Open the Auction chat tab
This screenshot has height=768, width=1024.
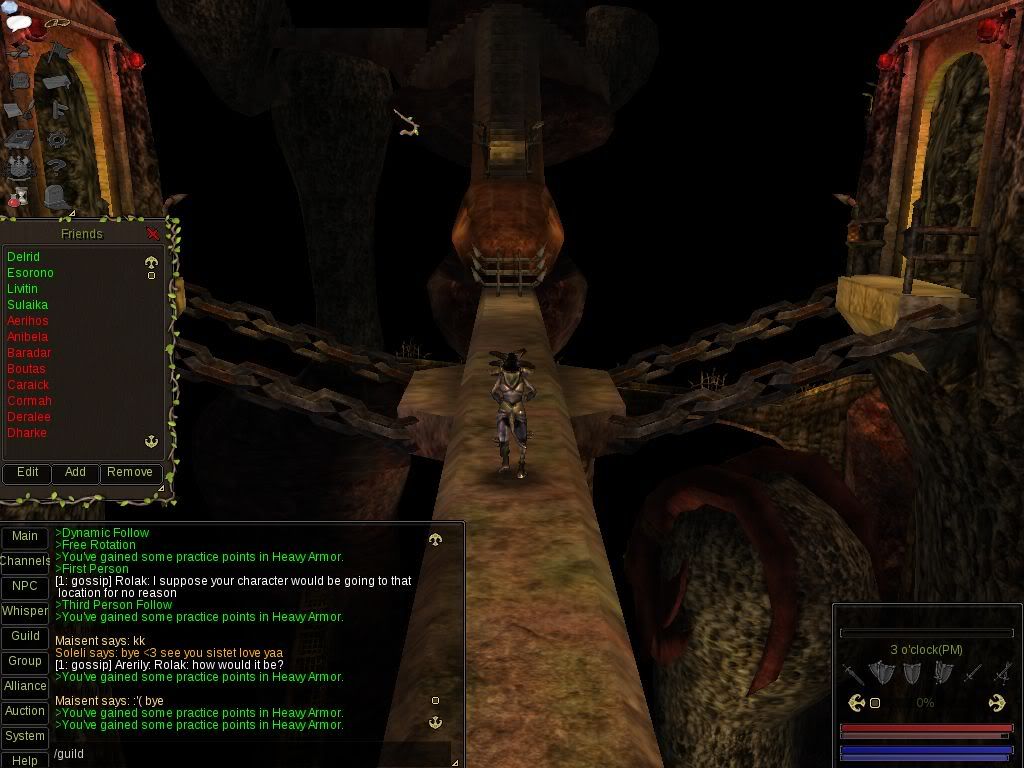click(x=25, y=711)
